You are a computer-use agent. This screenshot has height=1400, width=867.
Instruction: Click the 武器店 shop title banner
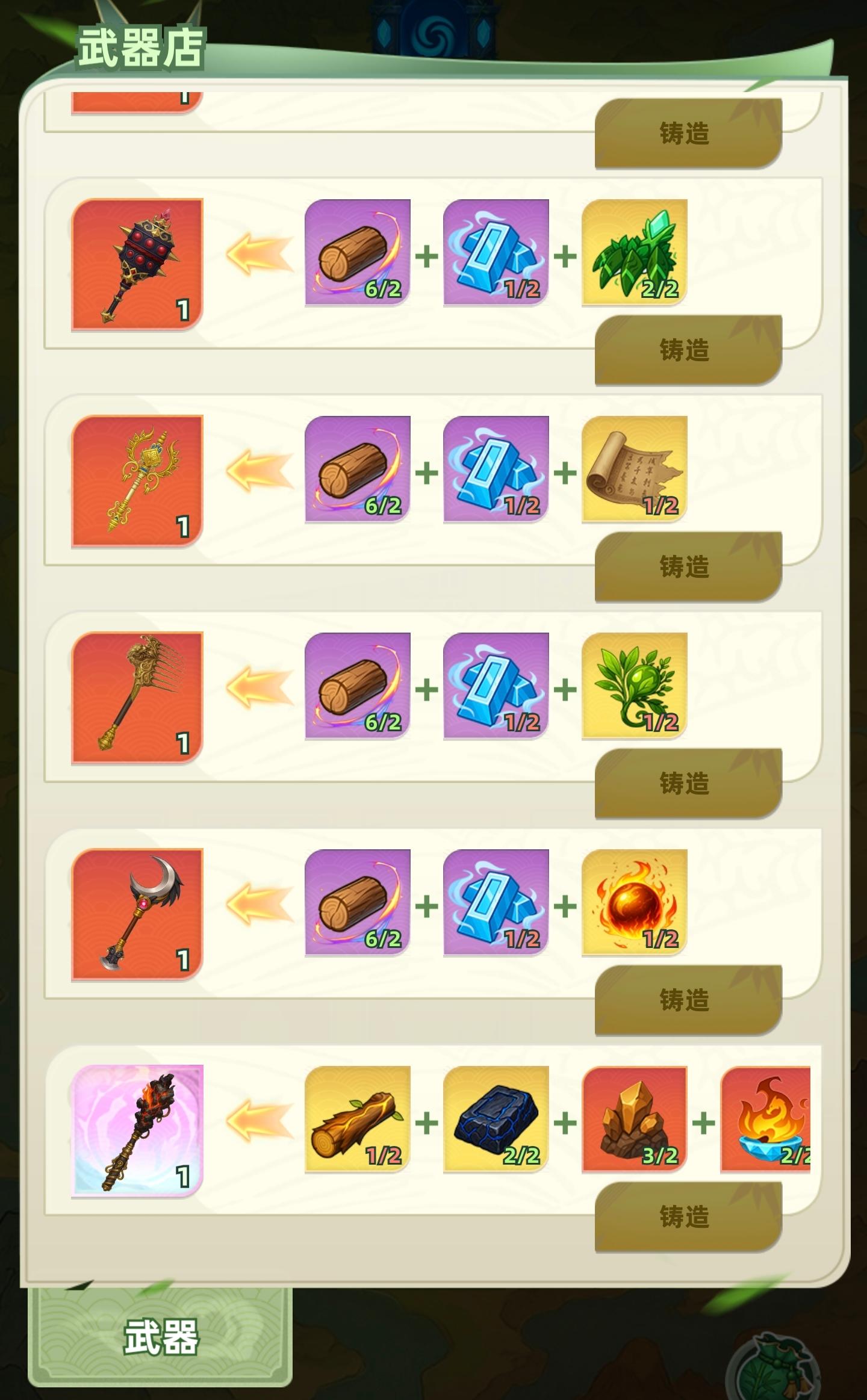point(141,45)
